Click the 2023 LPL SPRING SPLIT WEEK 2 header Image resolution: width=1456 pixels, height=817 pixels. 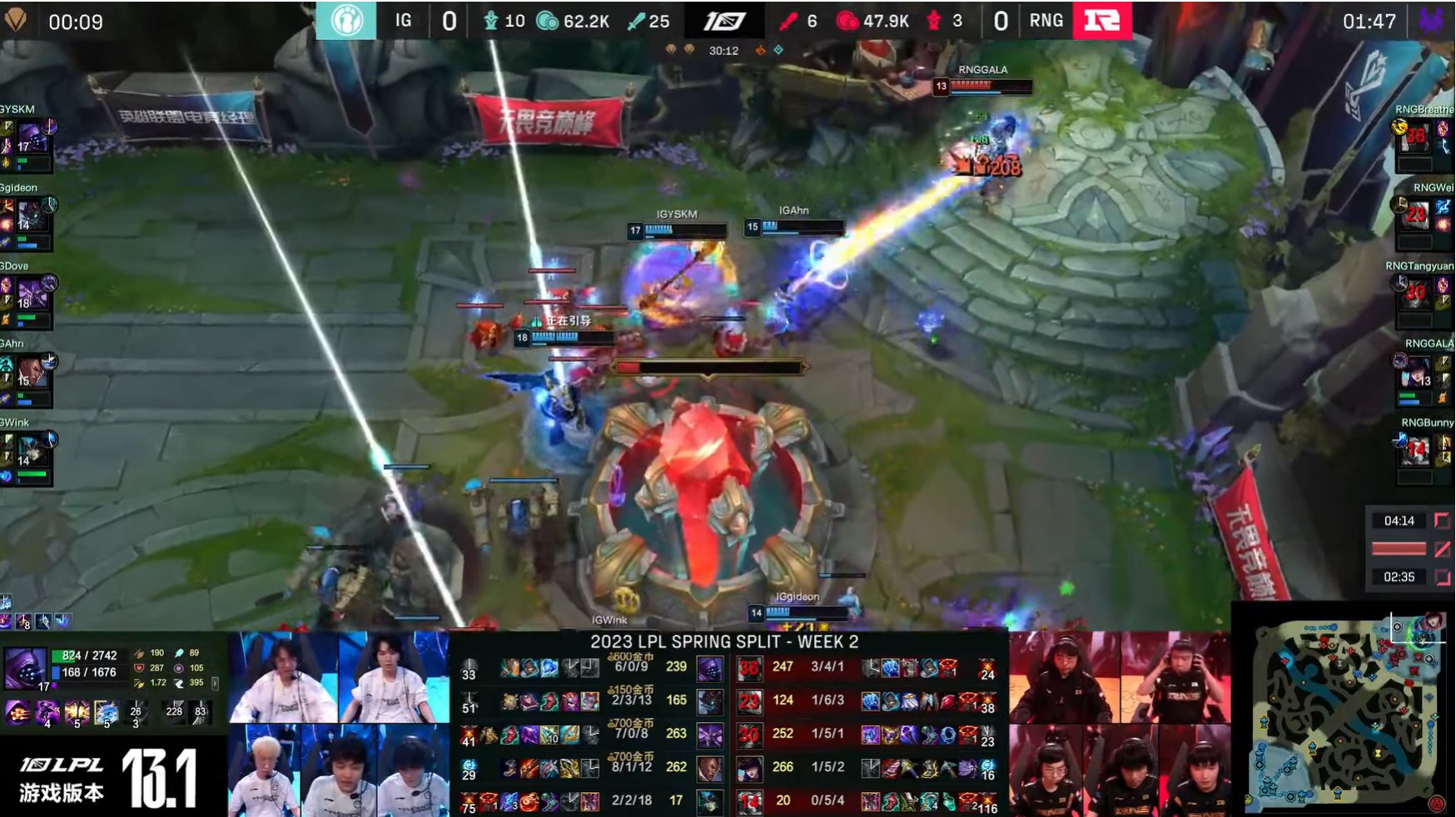(x=727, y=642)
